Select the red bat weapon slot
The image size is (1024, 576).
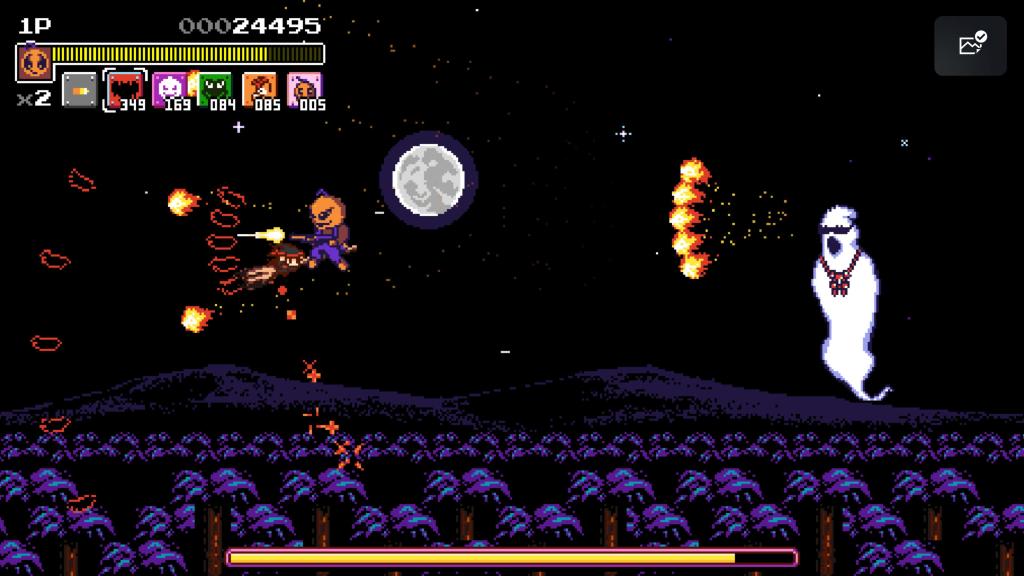click(125, 90)
